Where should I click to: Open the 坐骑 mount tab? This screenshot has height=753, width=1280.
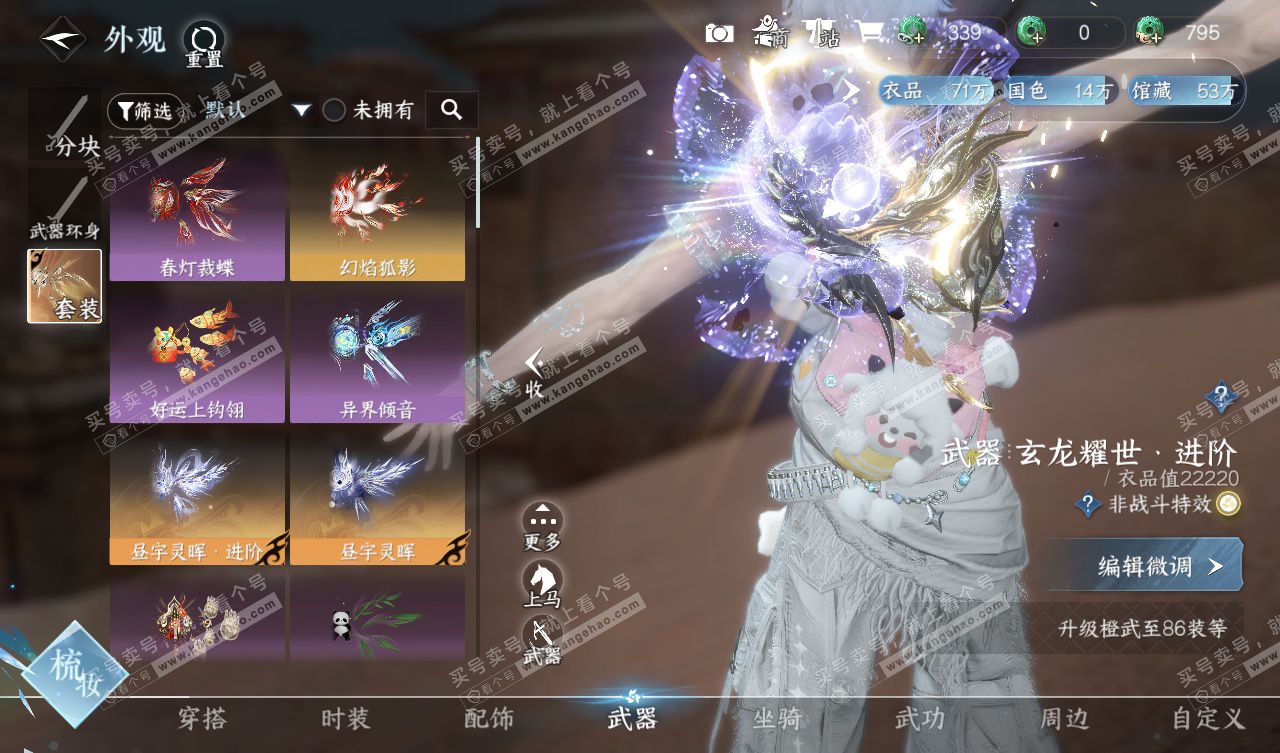click(x=776, y=718)
